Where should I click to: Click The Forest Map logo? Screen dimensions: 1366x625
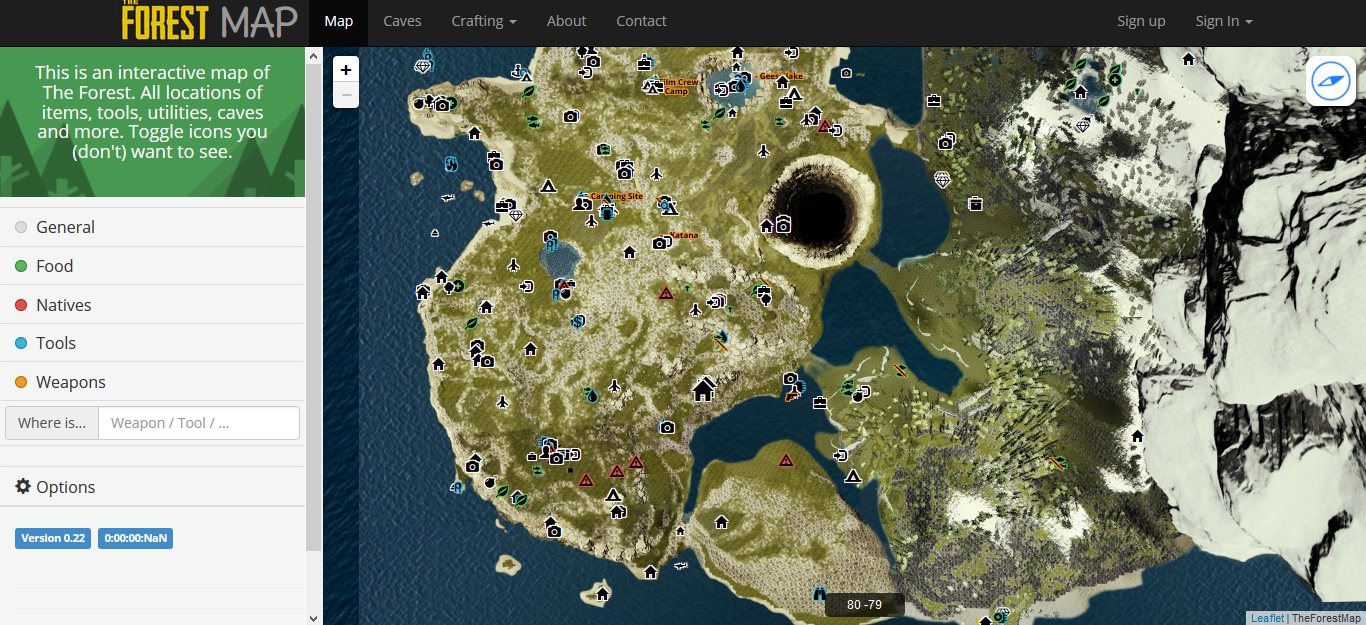click(x=210, y=21)
